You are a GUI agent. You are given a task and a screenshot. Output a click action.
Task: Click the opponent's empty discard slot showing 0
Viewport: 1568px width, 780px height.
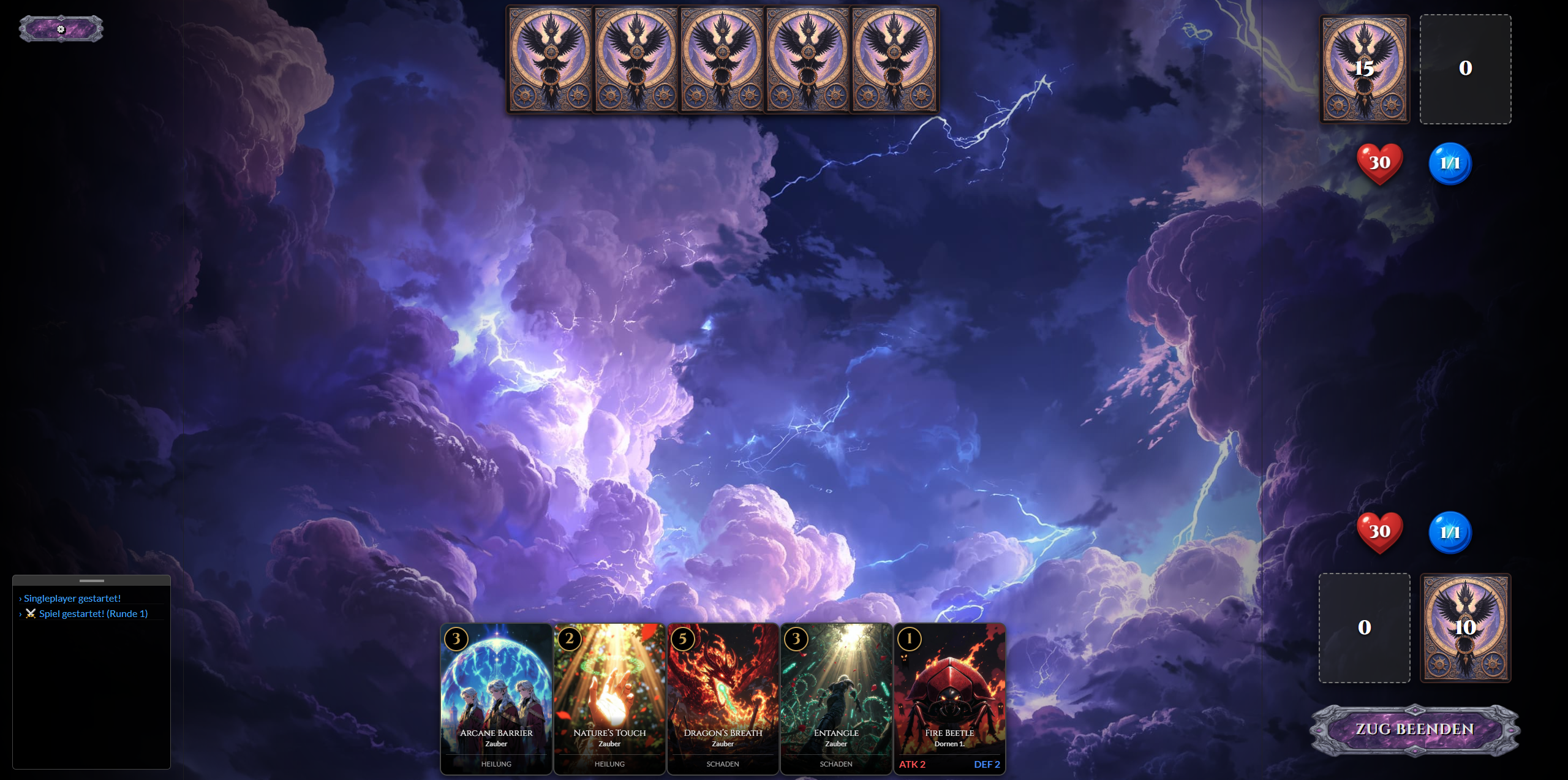(1466, 69)
